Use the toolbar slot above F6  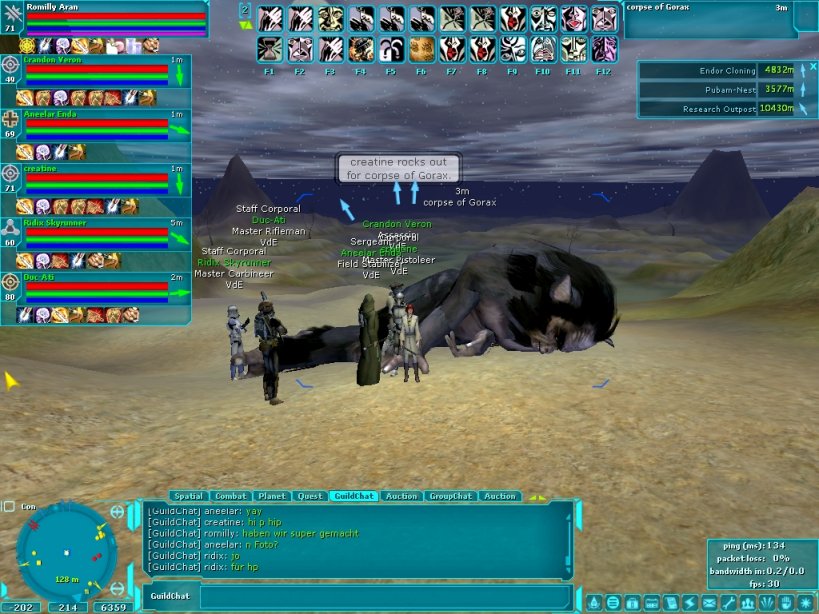coord(422,48)
